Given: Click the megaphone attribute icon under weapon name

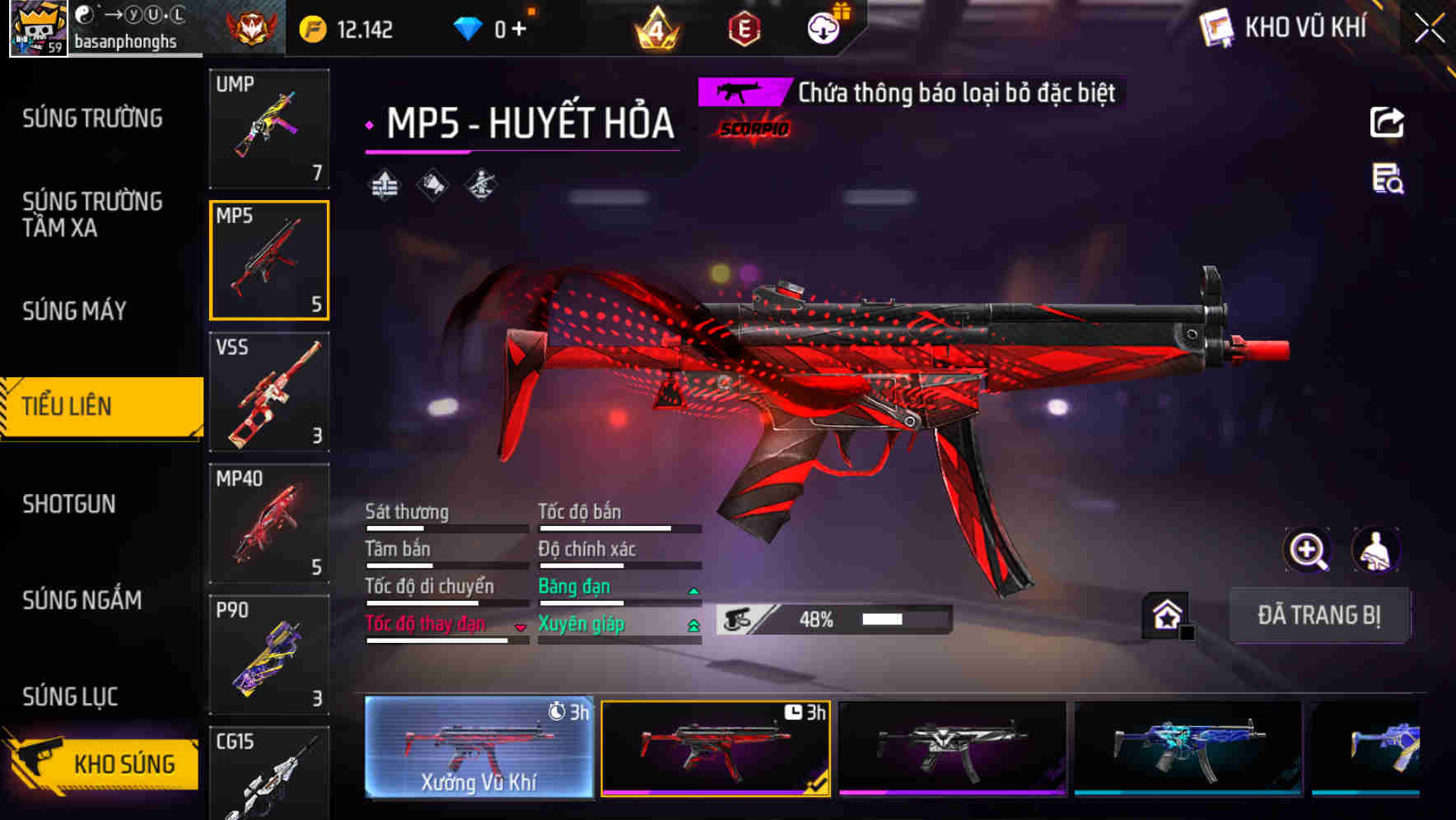Looking at the screenshot, I should [432, 184].
